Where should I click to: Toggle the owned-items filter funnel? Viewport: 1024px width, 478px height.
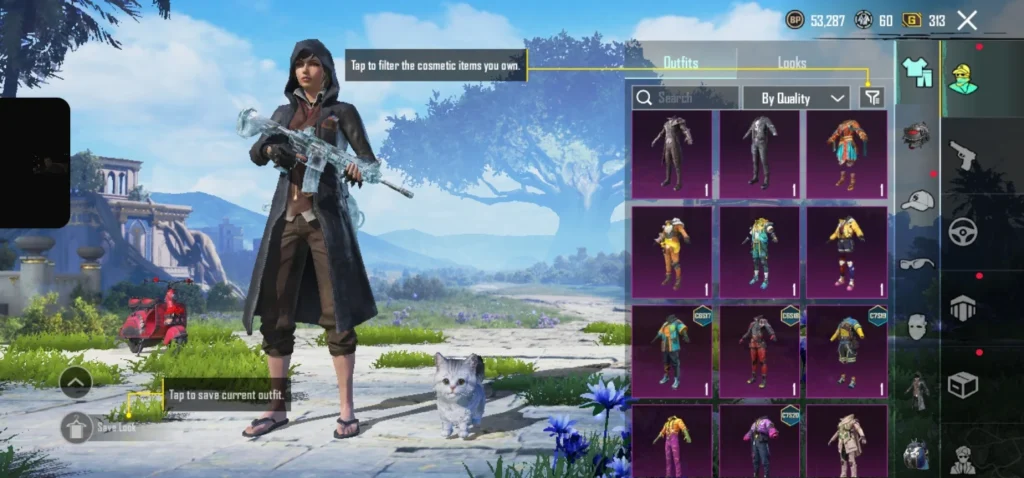[x=872, y=97]
